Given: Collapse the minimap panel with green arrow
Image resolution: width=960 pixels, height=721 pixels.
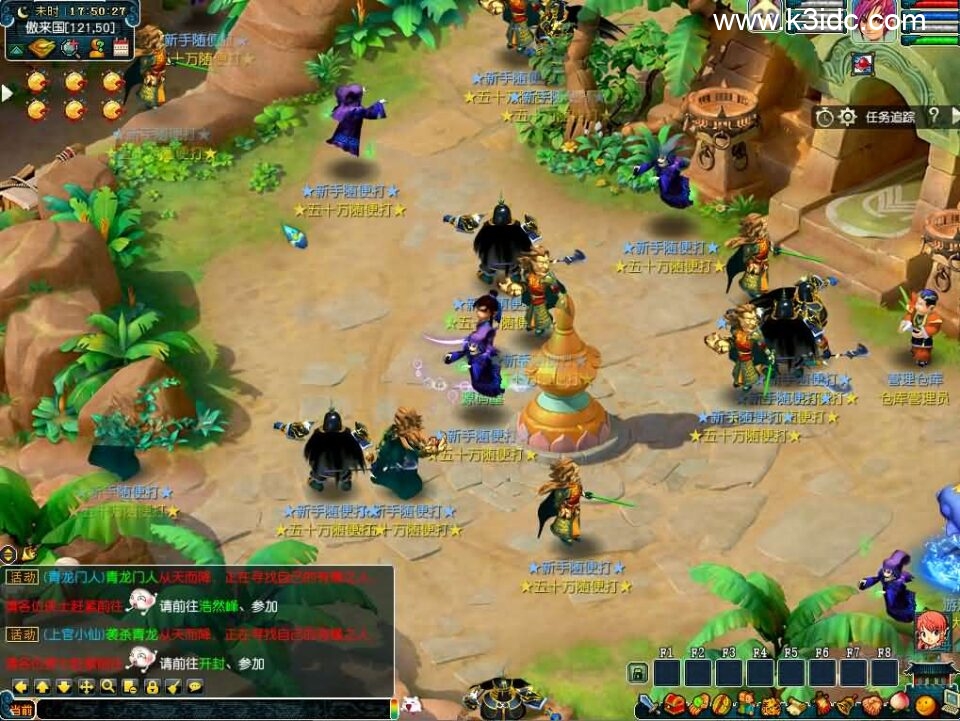Looking at the screenshot, I should click(x=17, y=47).
